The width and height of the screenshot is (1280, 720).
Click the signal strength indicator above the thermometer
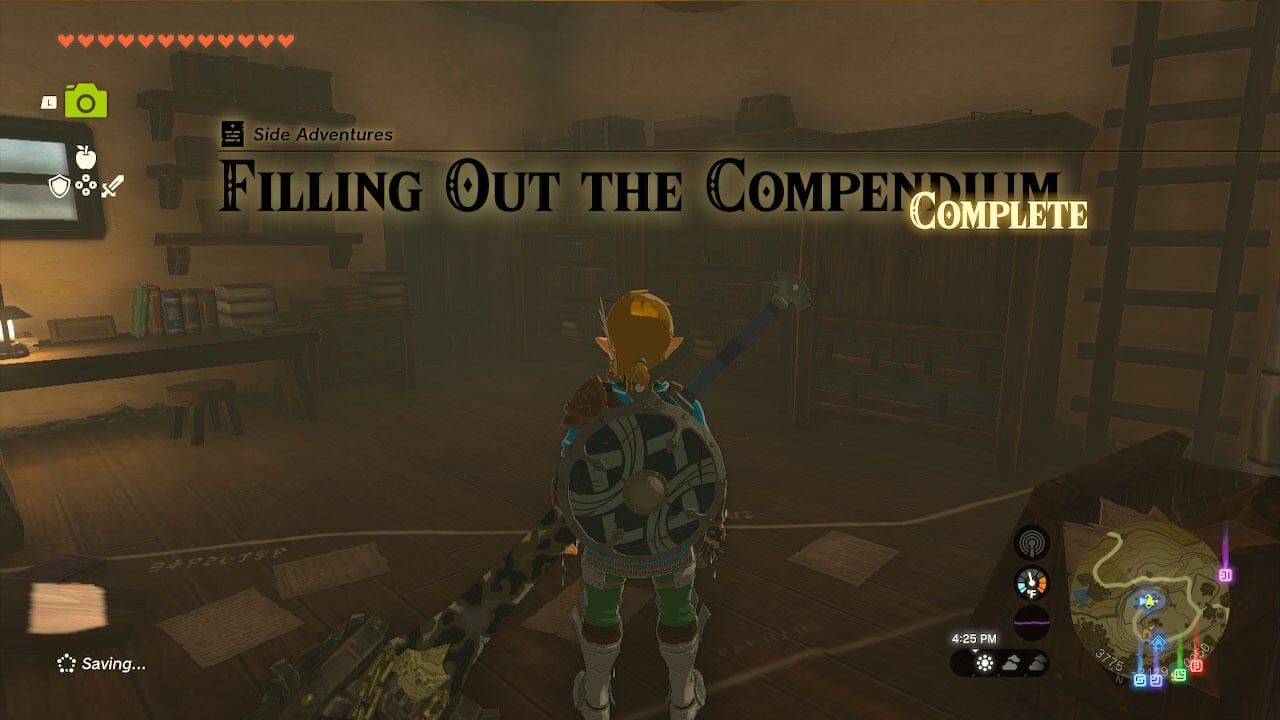[x=1031, y=544]
